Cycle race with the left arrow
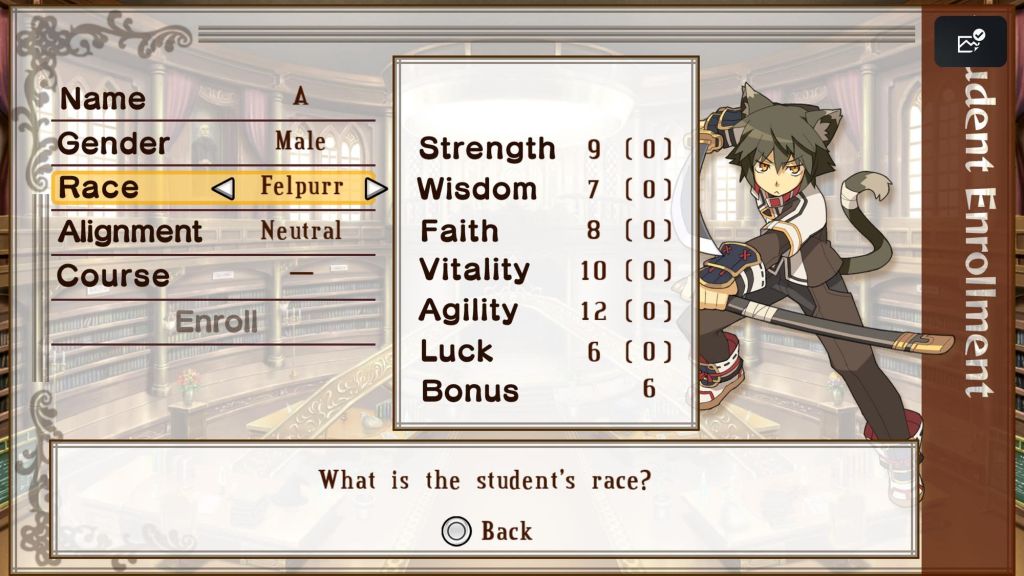 pyautogui.click(x=224, y=188)
